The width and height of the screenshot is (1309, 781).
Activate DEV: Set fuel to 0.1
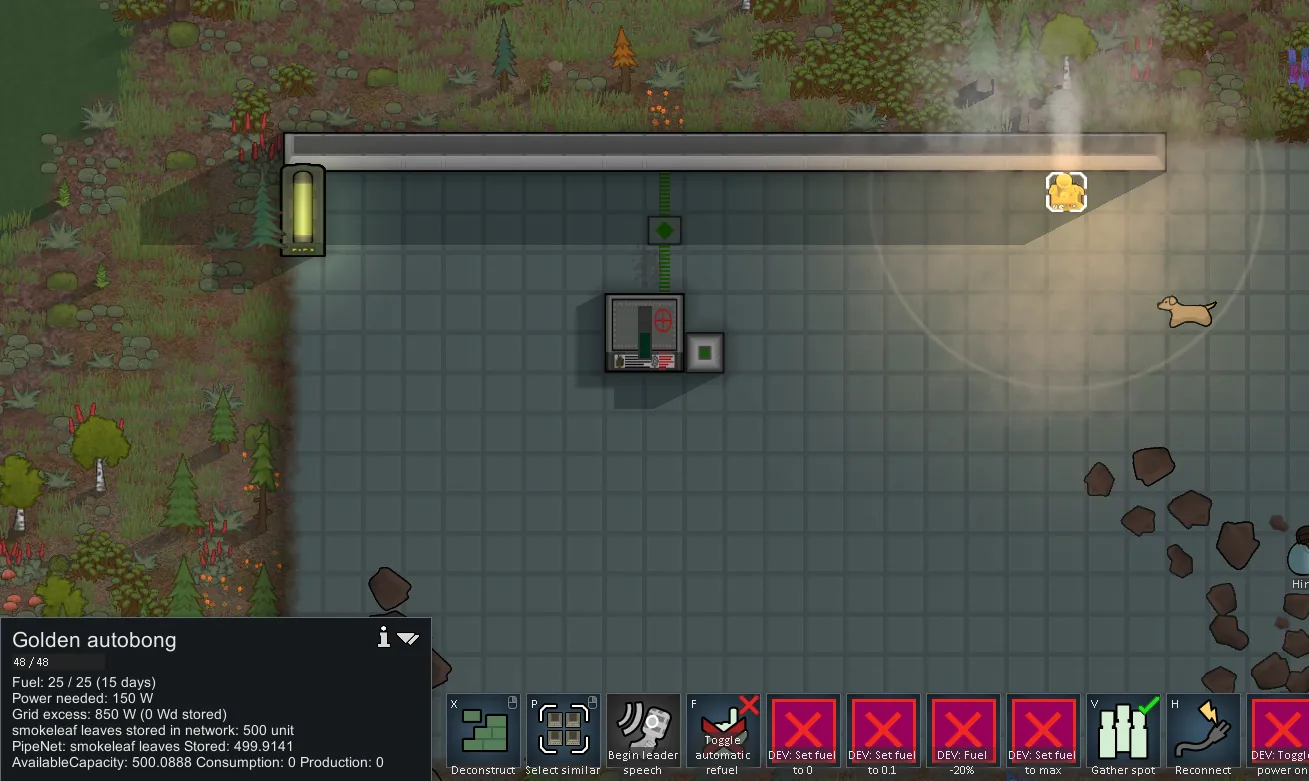(x=883, y=731)
